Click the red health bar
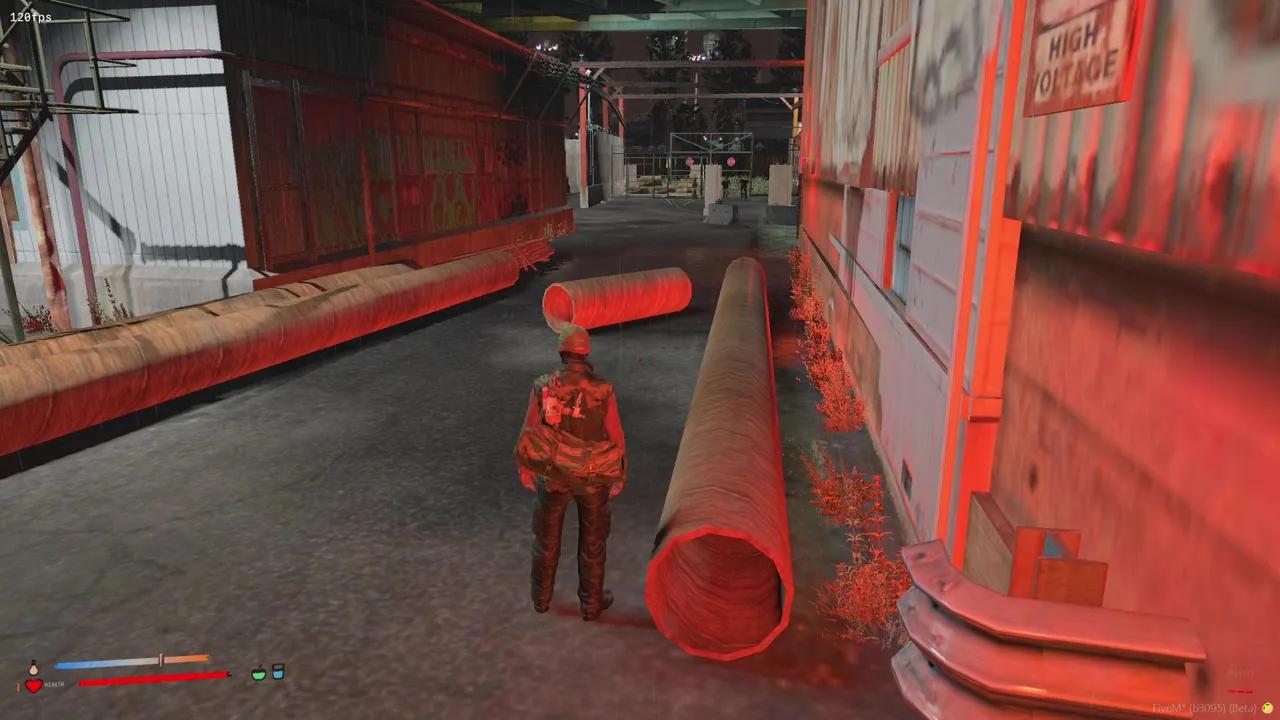The height and width of the screenshot is (720, 1280). pos(150,680)
